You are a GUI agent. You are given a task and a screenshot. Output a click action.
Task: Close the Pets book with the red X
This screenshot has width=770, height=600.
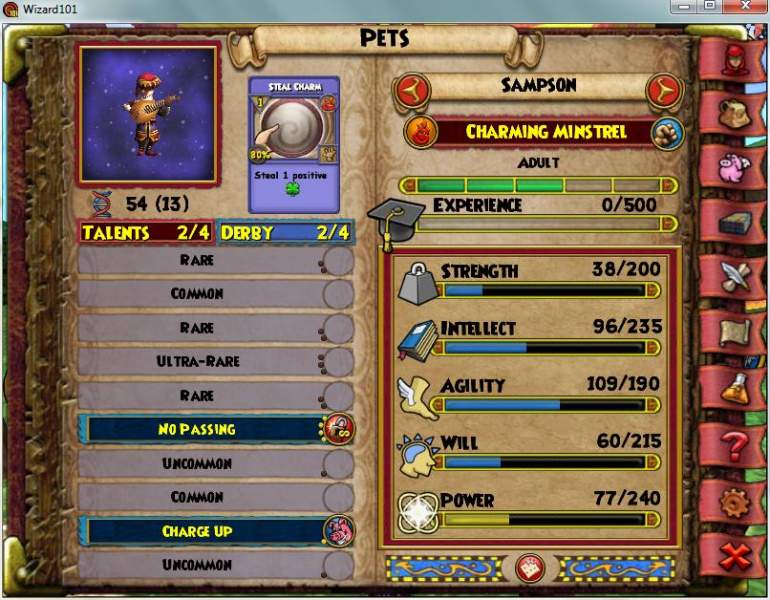[x=735, y=556]
